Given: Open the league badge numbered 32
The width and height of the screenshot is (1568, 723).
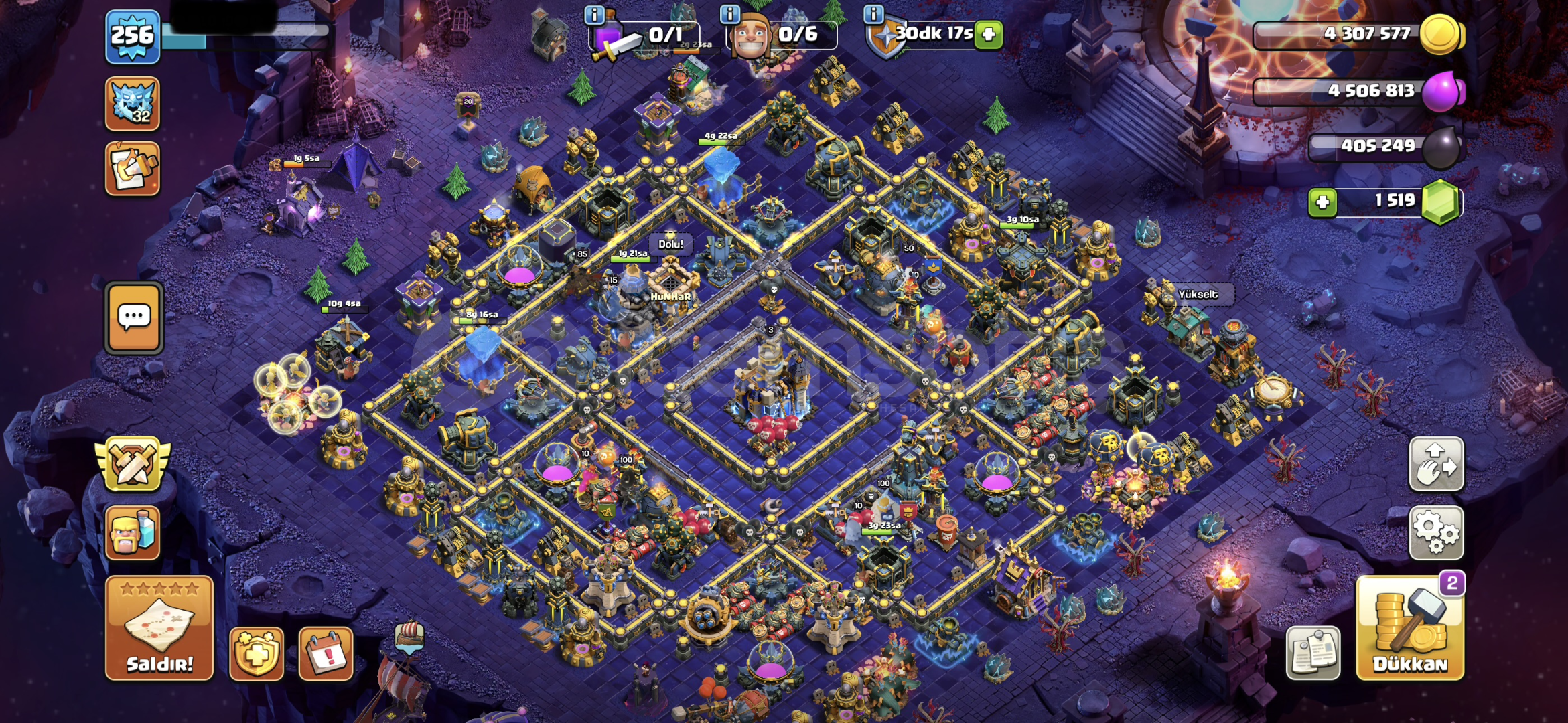Looking at the screenshot, I should pos(133,104).
